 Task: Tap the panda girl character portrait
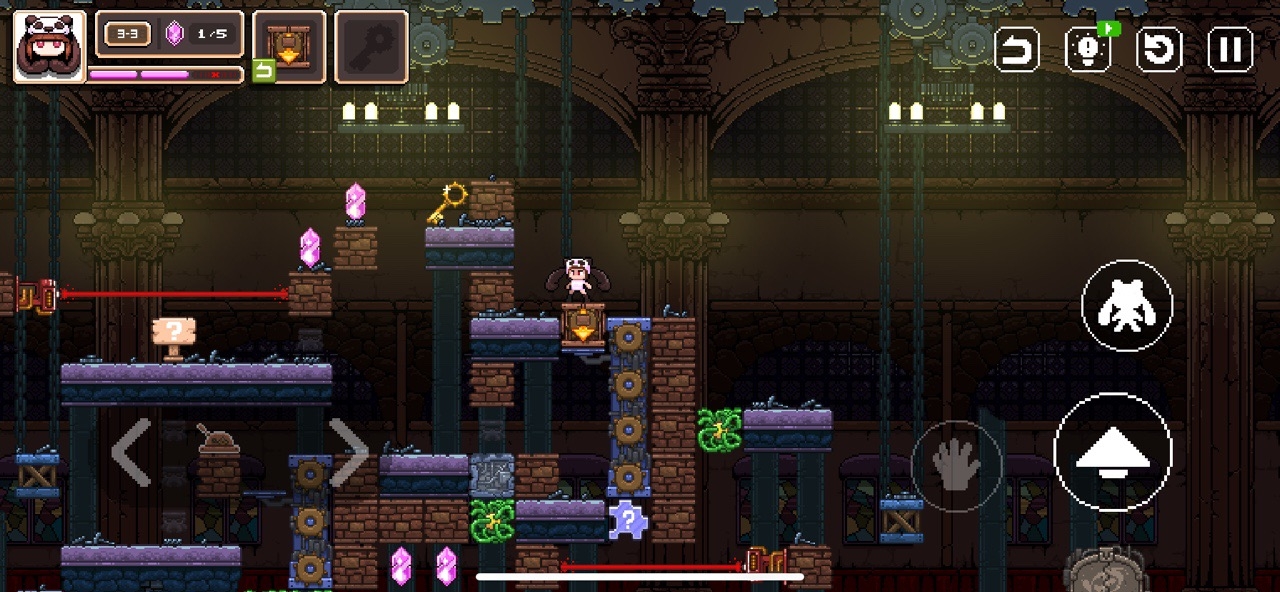[49, 46]
